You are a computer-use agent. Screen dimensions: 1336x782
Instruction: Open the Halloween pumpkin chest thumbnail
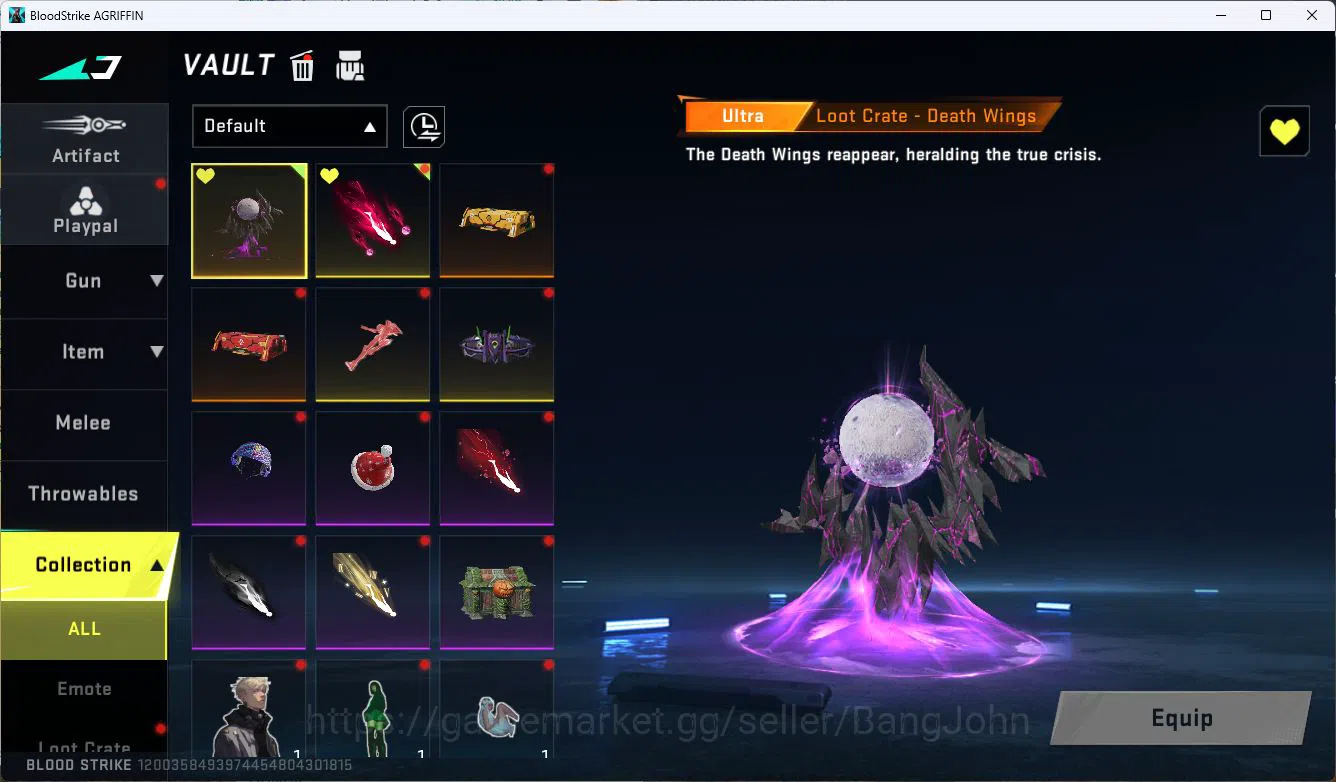(x=497, y=592)
